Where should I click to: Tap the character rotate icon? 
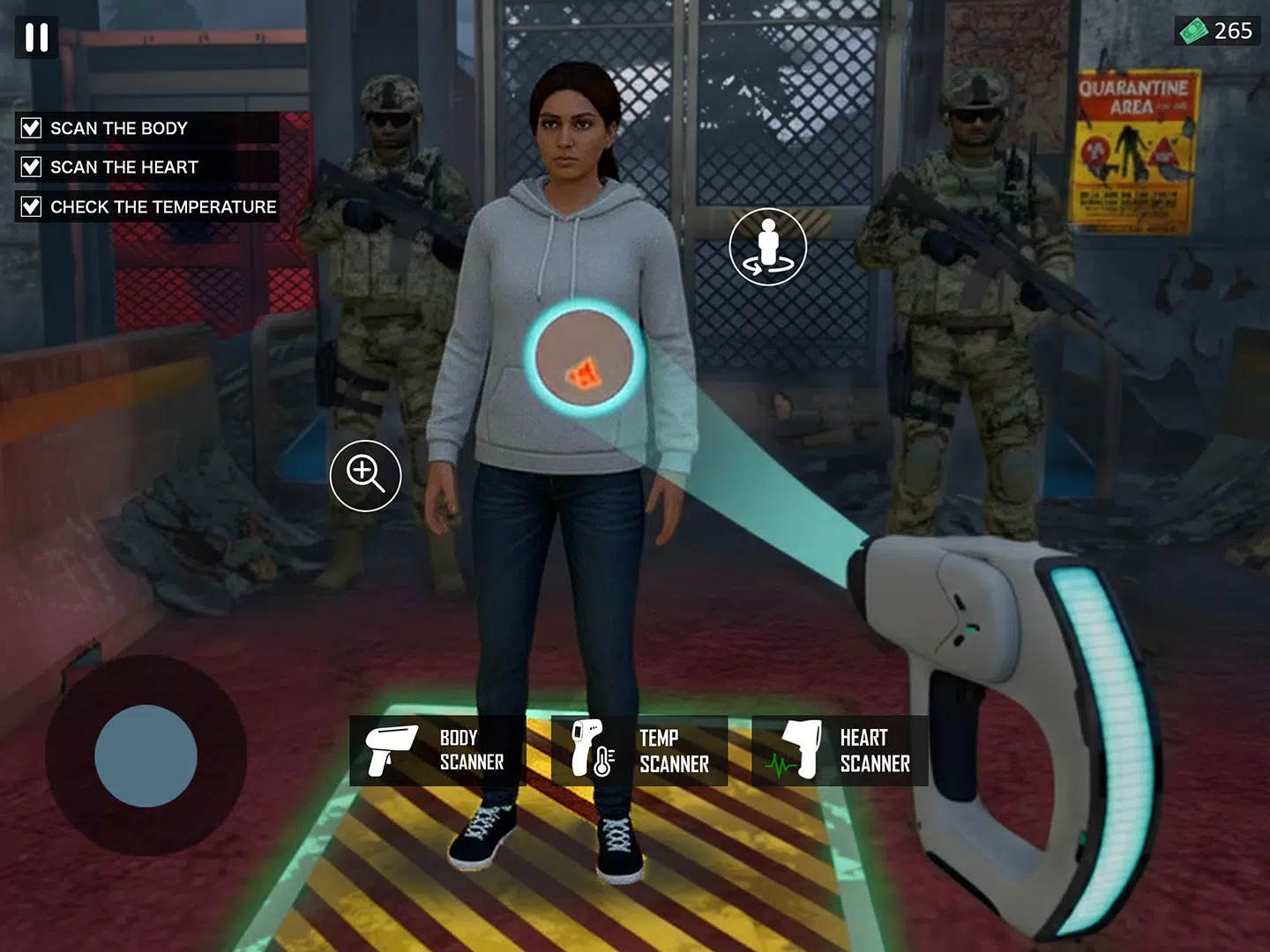pyautogui.click(x=768, y=247)
